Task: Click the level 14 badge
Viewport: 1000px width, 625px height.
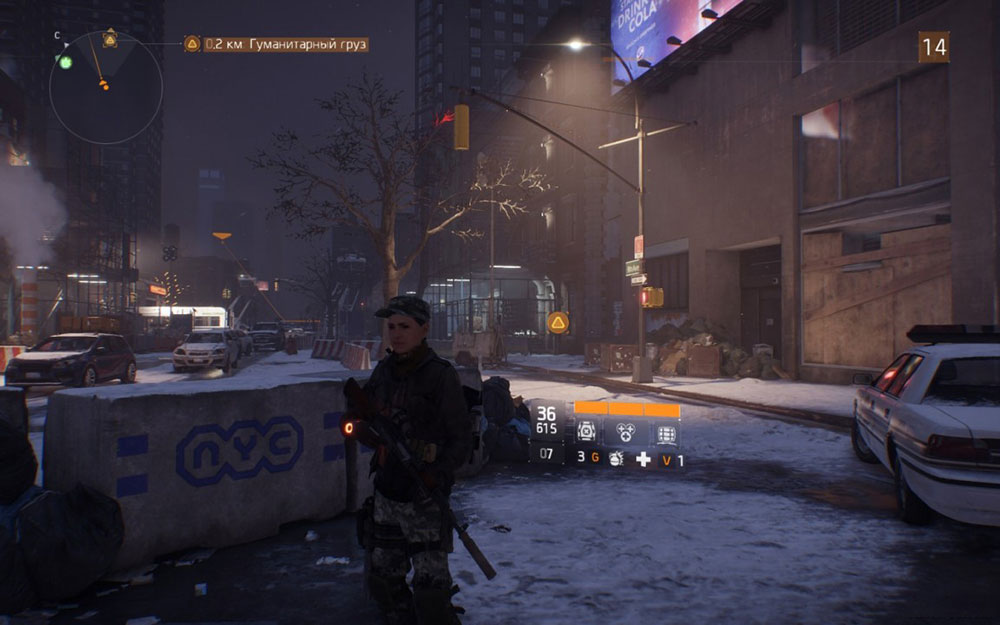Action: click(x=933, y=47)
